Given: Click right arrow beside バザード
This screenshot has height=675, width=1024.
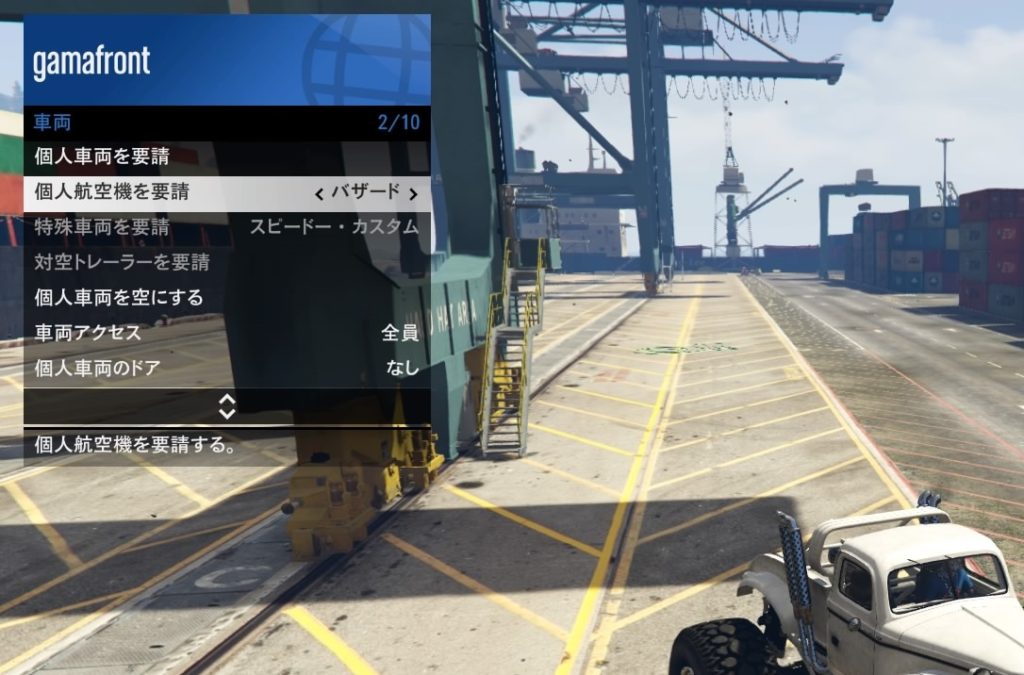Looking at the screenshot, I should (413, 193).
